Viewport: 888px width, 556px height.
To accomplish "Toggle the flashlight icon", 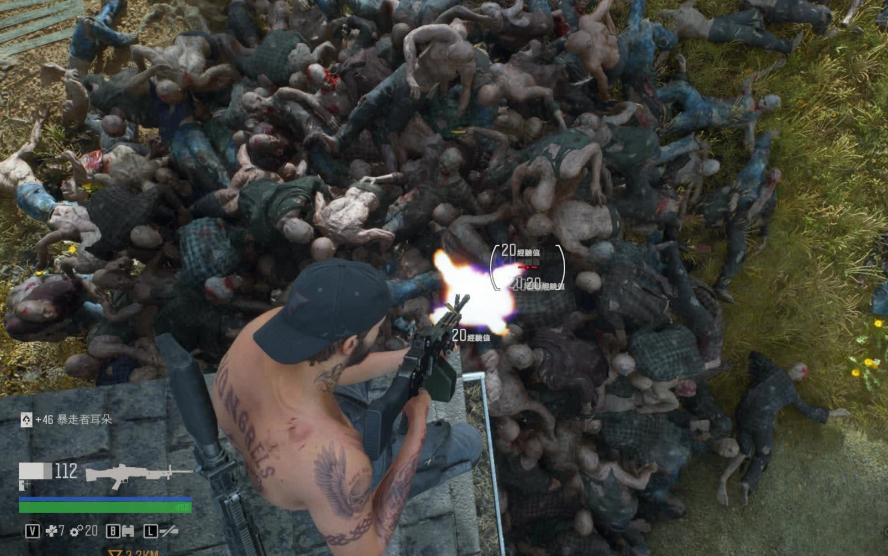I will (168, 531).
